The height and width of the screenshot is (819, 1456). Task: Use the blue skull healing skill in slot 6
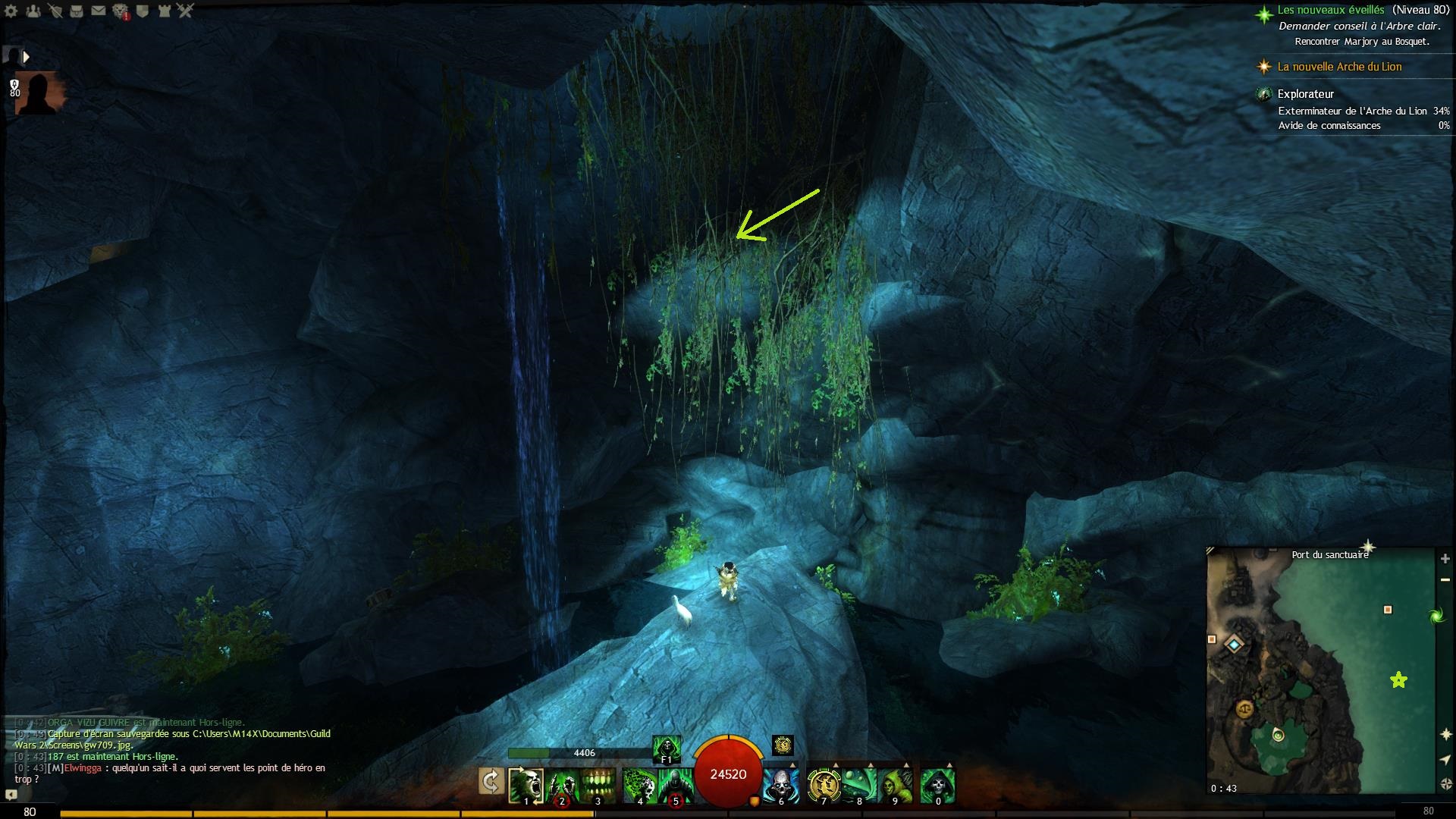780,785
